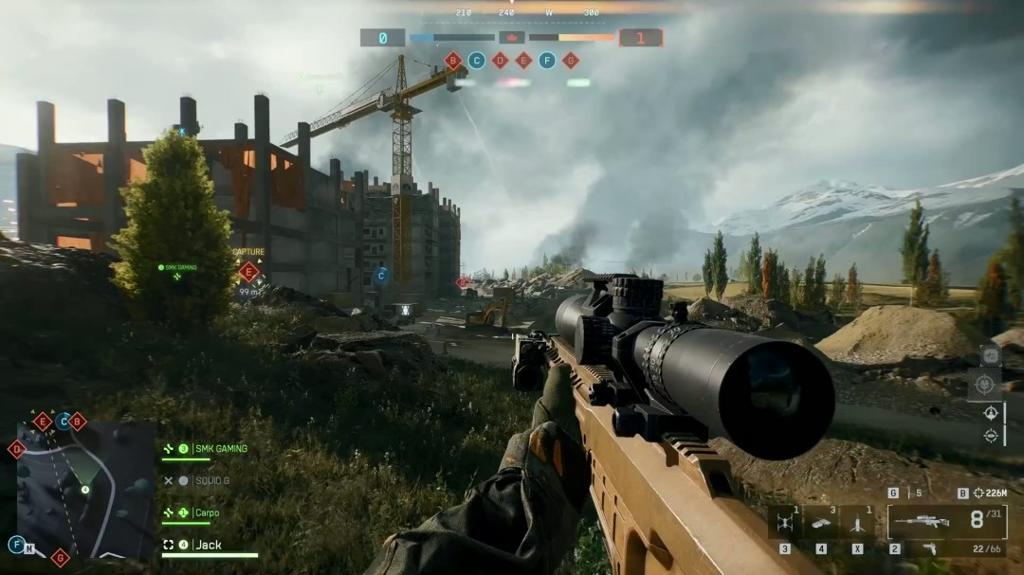The width and height of the screenshot is (1024, 575).
Task: Select squad member Jack
Action: pyautogui.click(x=208, y=545)
